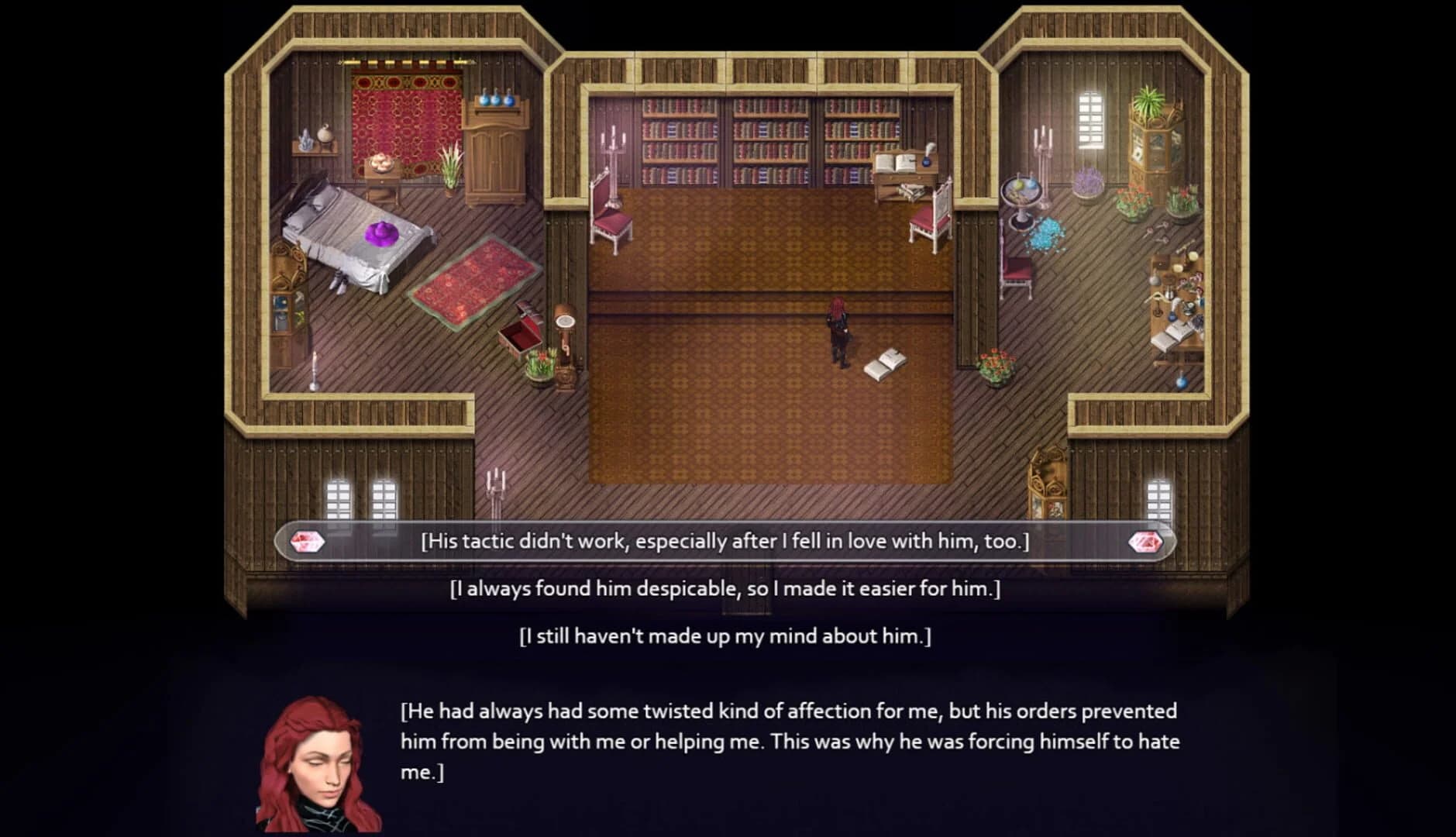Select 'His tactic didn't work' dialogue option
The image size is (1456, 837).
tap(726, 542)
